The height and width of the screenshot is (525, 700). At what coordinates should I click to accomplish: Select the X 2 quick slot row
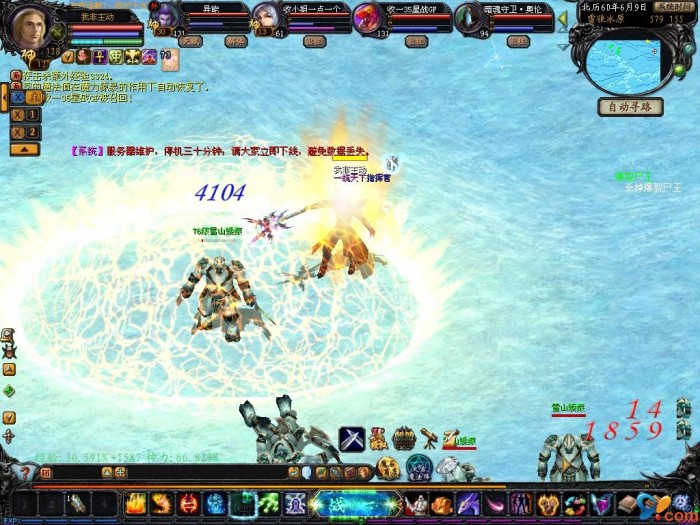pyautogui.click(x=26, y=132)
